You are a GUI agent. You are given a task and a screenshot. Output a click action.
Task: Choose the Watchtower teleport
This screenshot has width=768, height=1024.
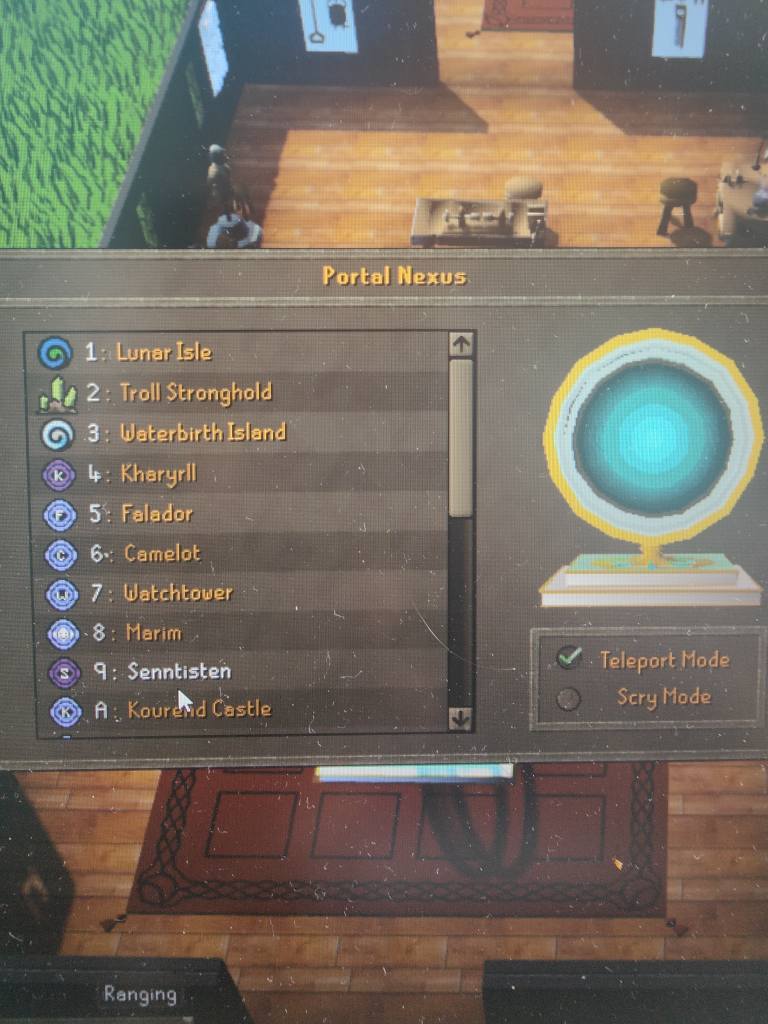click(x=177, y=593)
